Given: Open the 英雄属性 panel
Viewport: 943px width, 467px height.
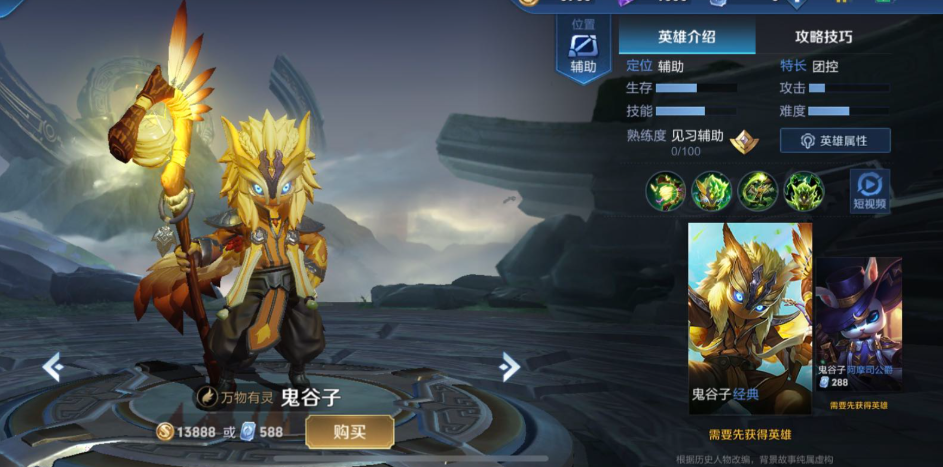Looking at the screenshot, I should (x=835, y=141).
